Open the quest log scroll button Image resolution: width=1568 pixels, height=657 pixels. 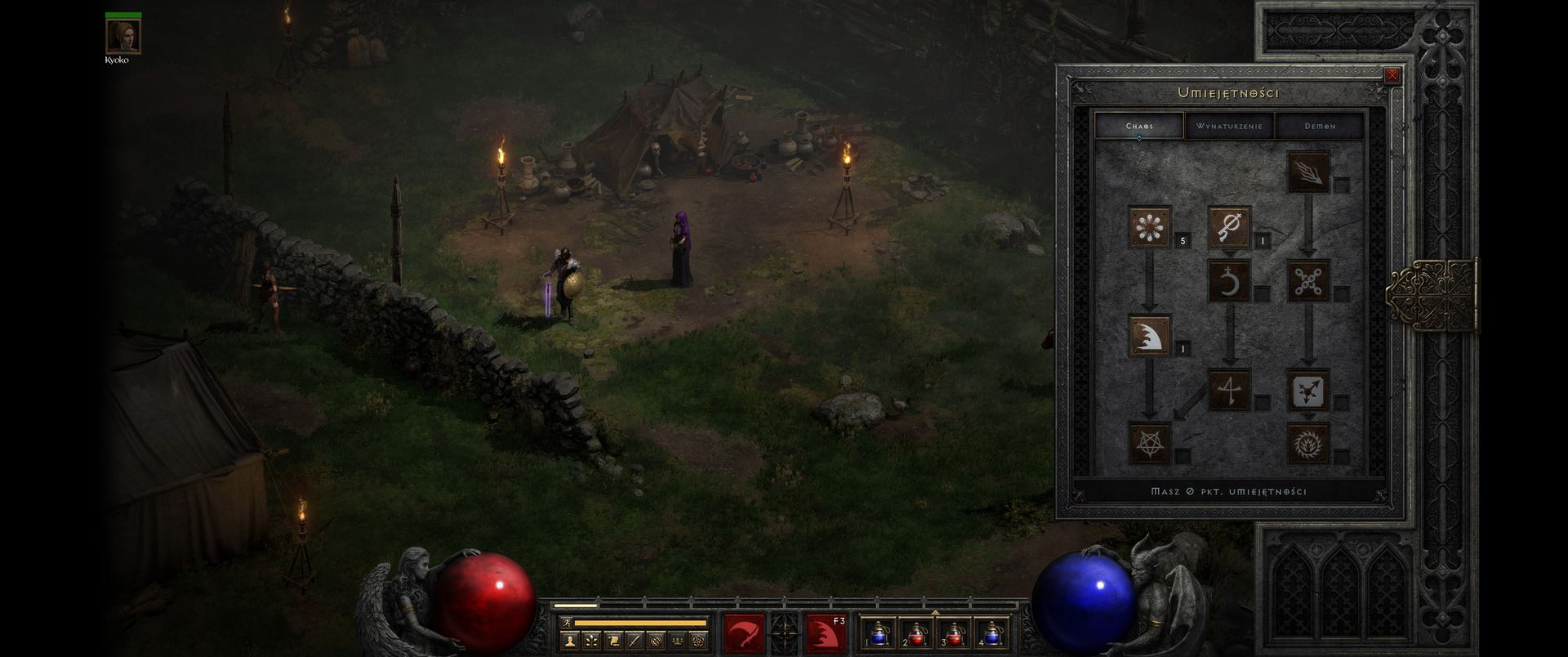pyautogui.click(x=612, y=641)
